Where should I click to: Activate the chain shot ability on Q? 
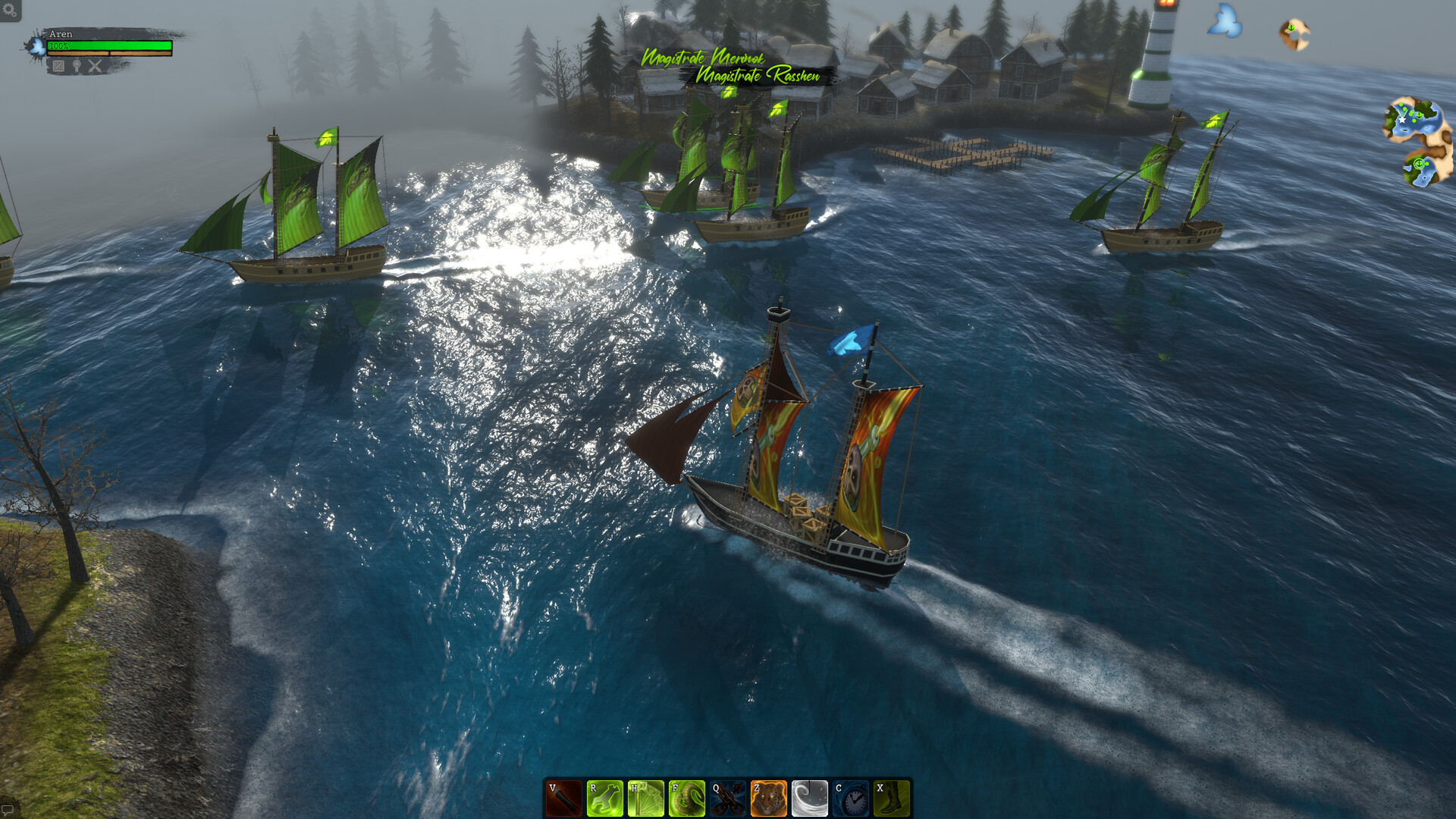pos(727,799)
